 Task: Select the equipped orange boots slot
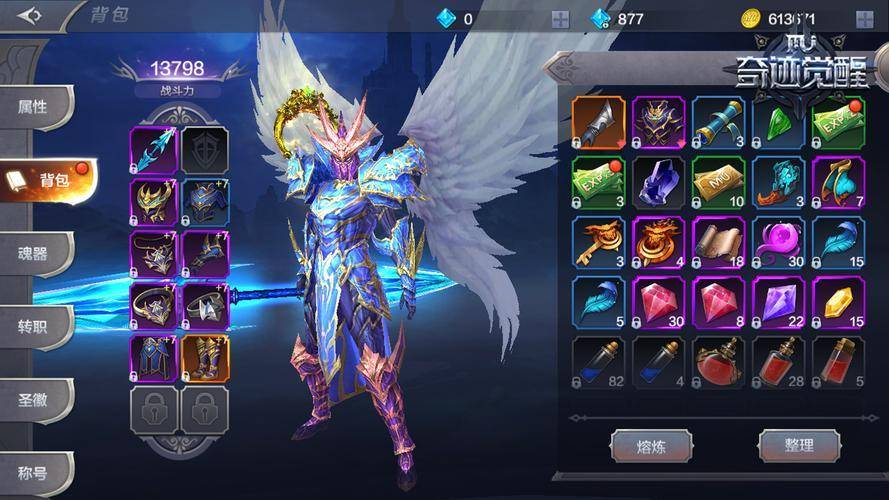205,358
